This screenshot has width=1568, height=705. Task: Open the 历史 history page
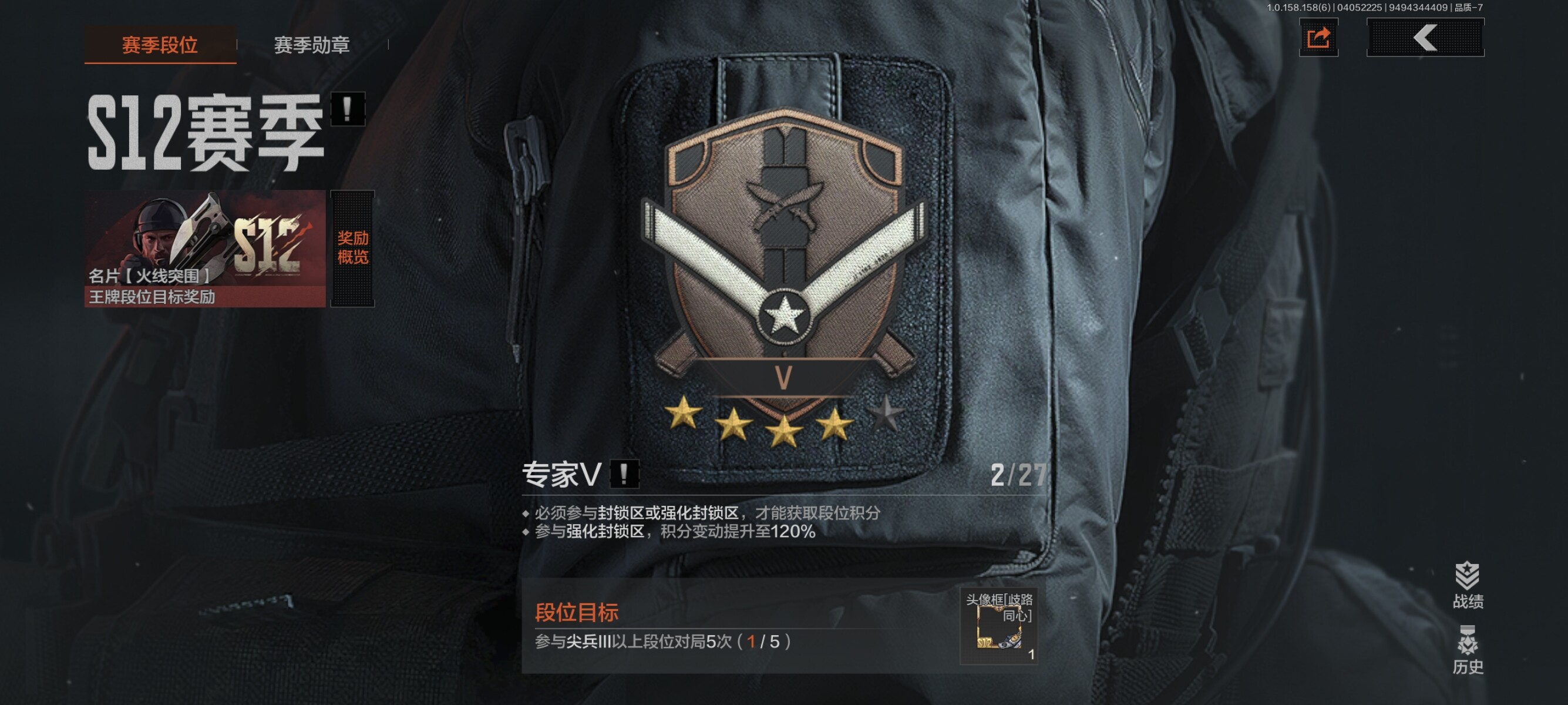pos(1468,650)
